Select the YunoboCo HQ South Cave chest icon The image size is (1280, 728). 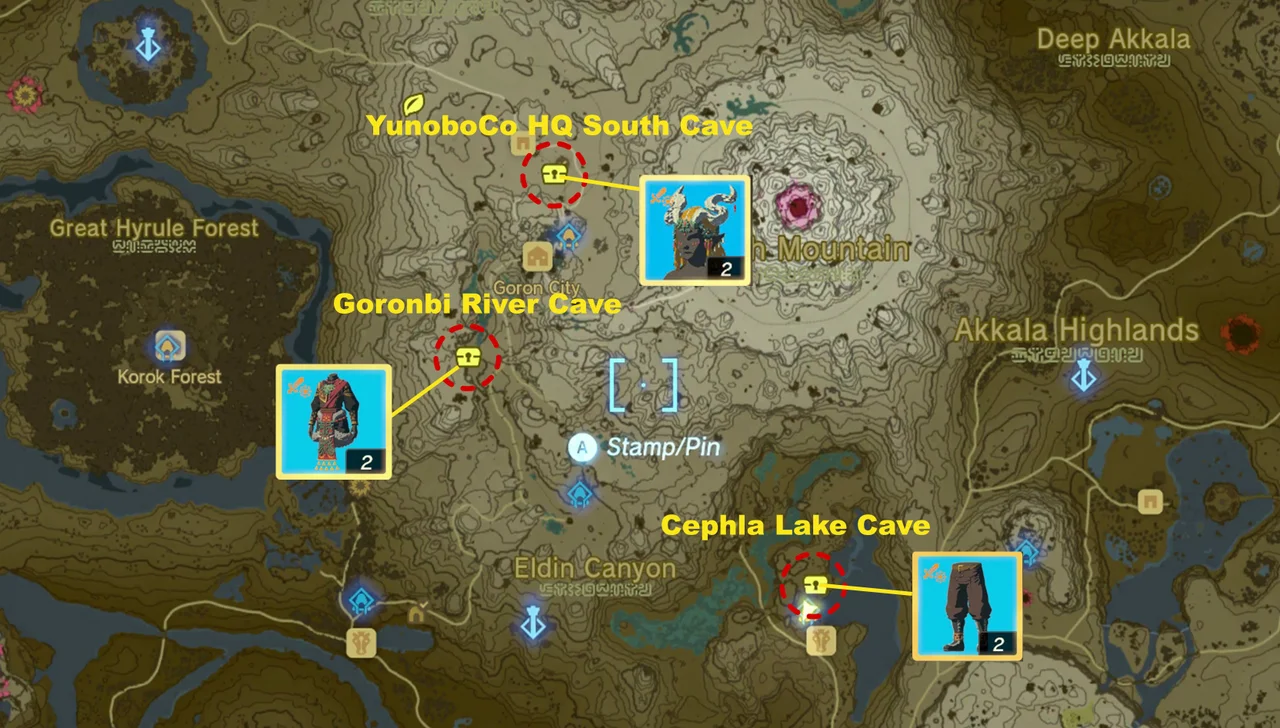click(x=555, y=172)
